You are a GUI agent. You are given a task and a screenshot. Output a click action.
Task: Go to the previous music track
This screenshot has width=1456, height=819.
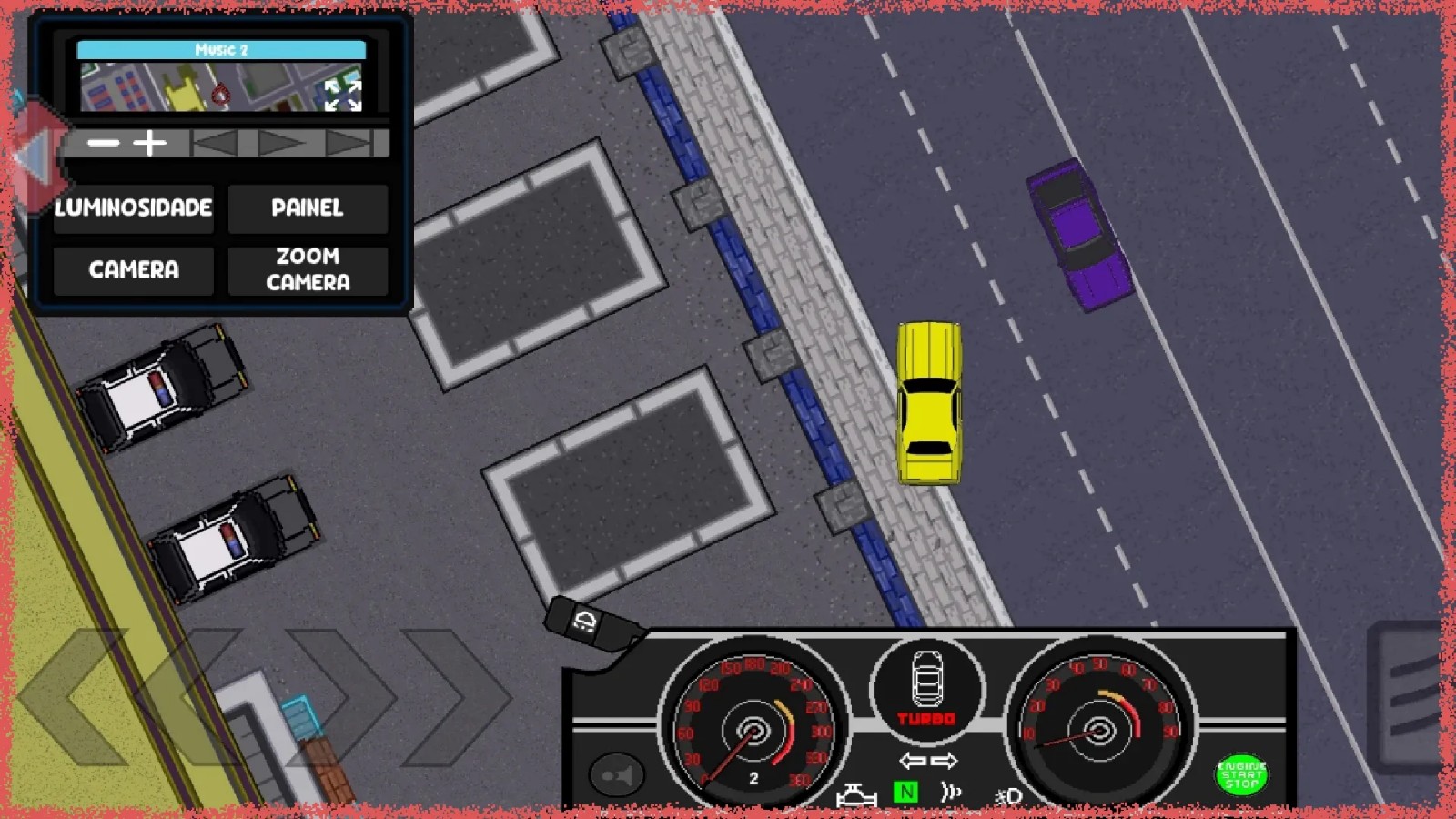pos(216,143)
